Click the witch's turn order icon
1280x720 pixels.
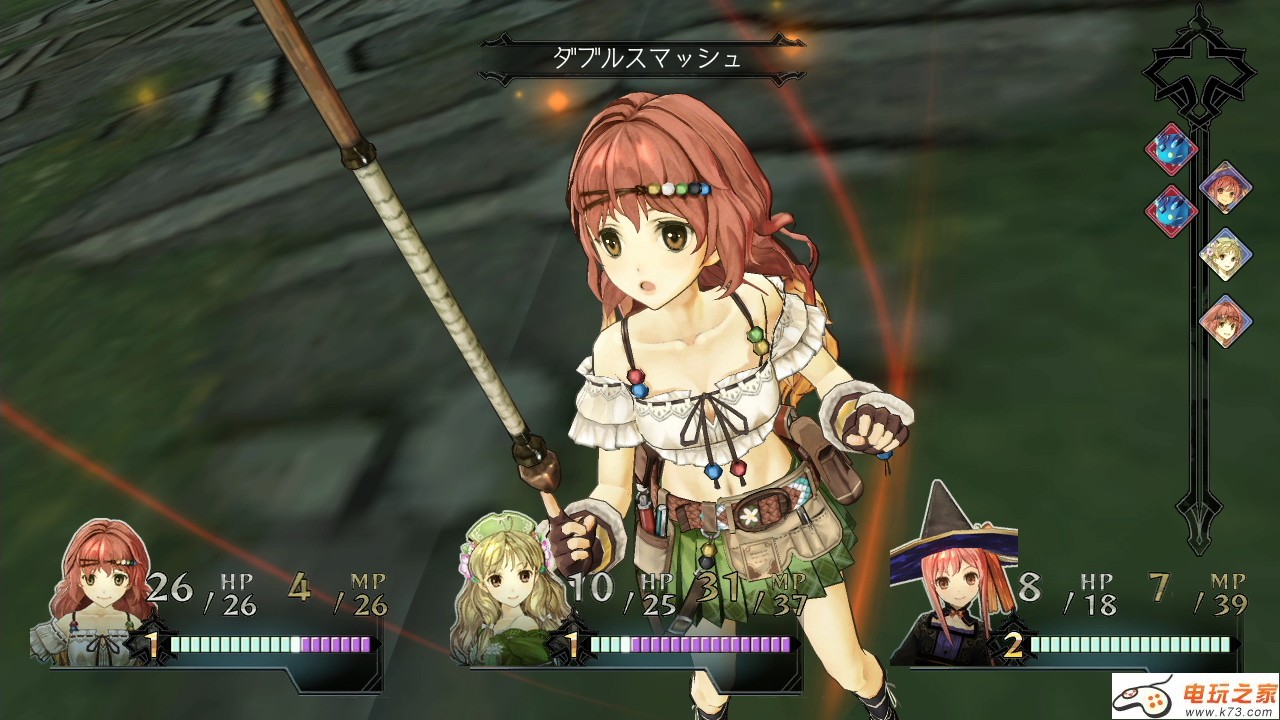point(1225,187)
